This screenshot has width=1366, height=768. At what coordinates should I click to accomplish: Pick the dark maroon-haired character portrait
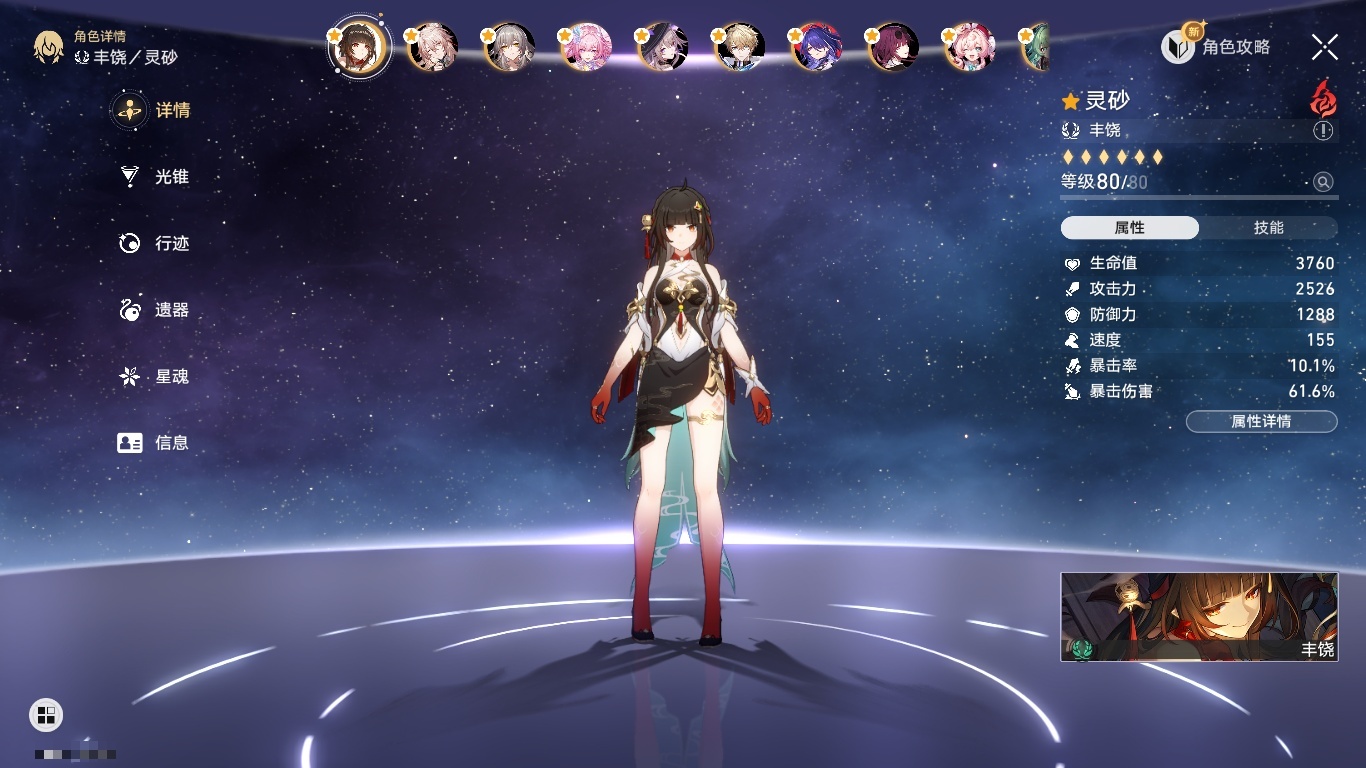893,47
